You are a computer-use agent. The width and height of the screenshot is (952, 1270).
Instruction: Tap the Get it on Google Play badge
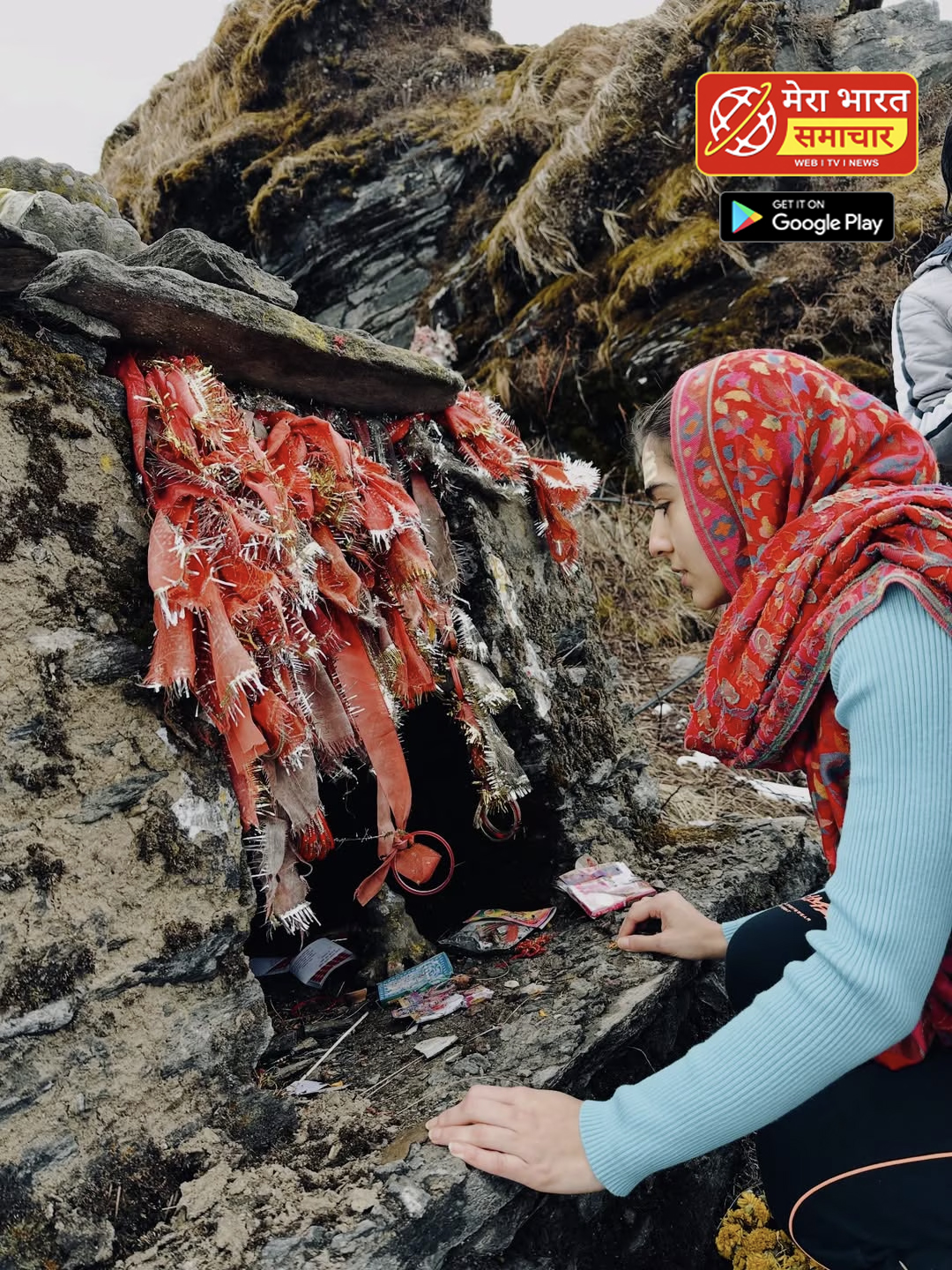click(x=807, y=217)
